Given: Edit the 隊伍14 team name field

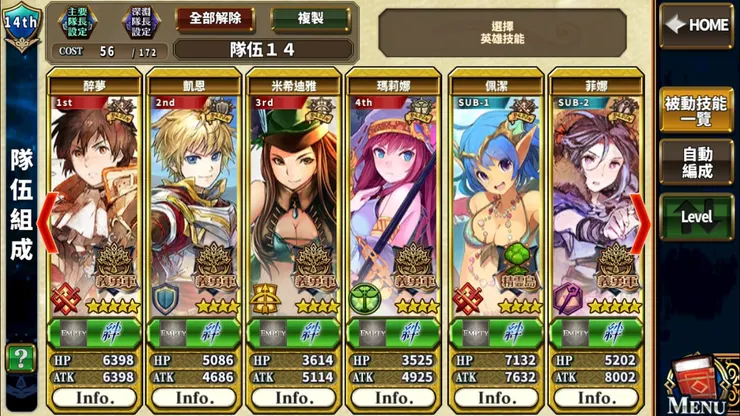Looking at the screenshot, I should pos(263,49).
